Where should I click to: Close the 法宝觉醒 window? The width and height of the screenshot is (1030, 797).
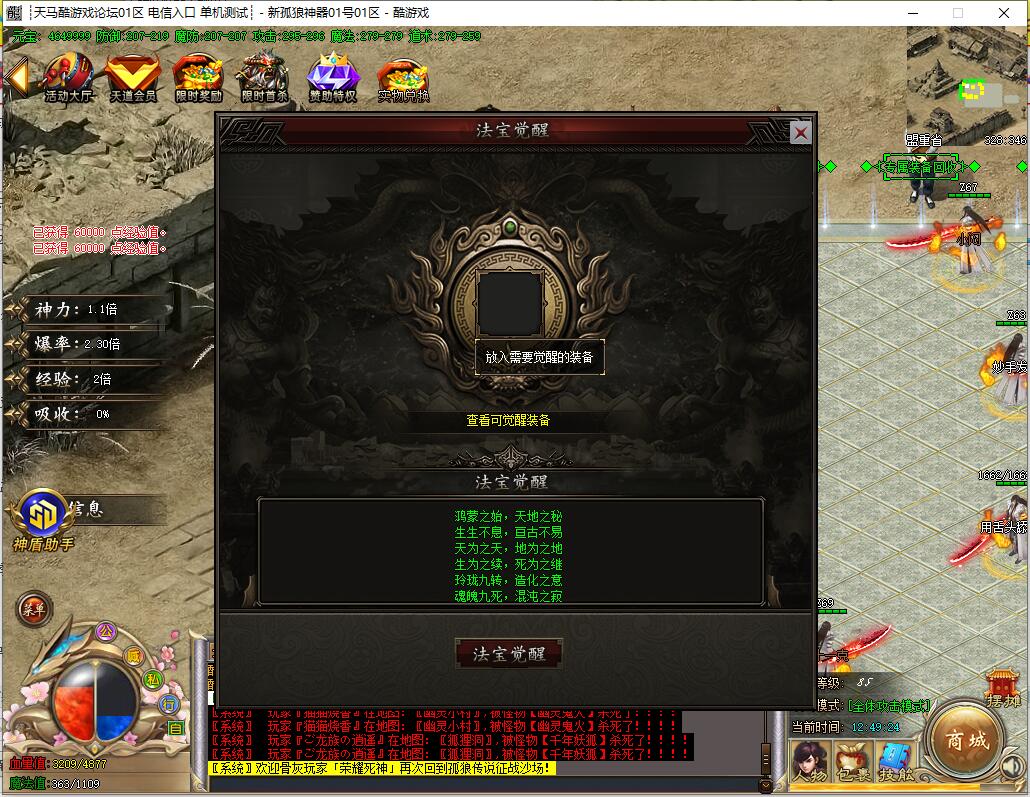(x=800, y=132)
